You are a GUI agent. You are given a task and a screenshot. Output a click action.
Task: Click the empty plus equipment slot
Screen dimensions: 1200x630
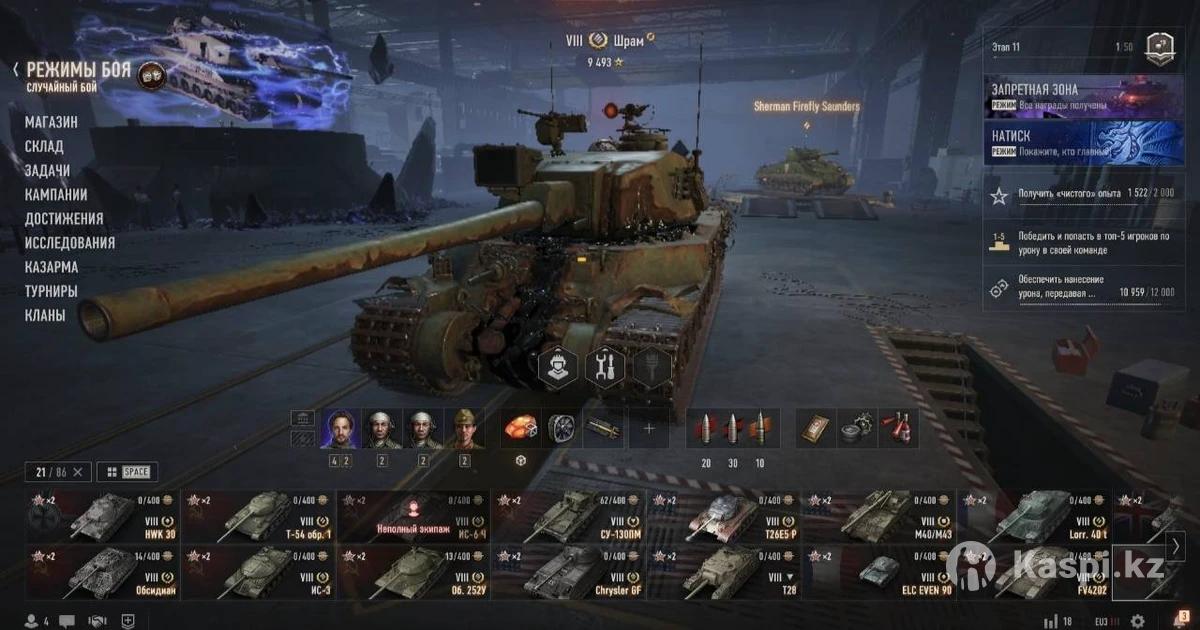(x=649, y=428)
